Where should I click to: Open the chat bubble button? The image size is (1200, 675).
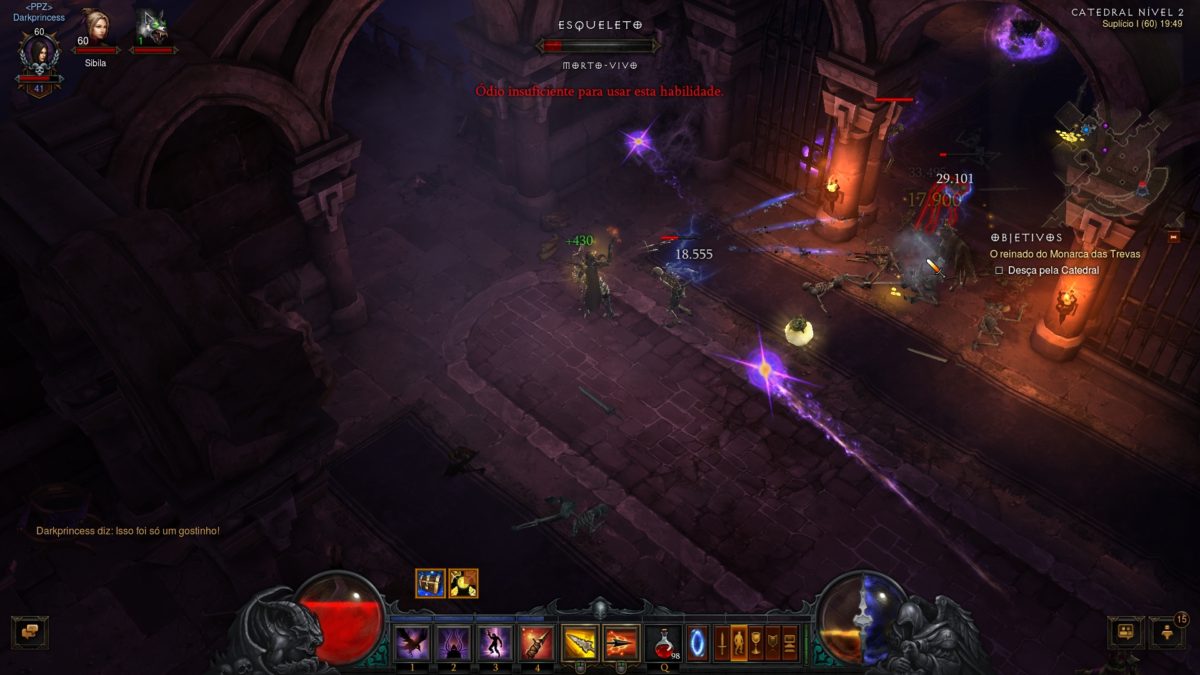pyautogui.click(x=30, y=631)
